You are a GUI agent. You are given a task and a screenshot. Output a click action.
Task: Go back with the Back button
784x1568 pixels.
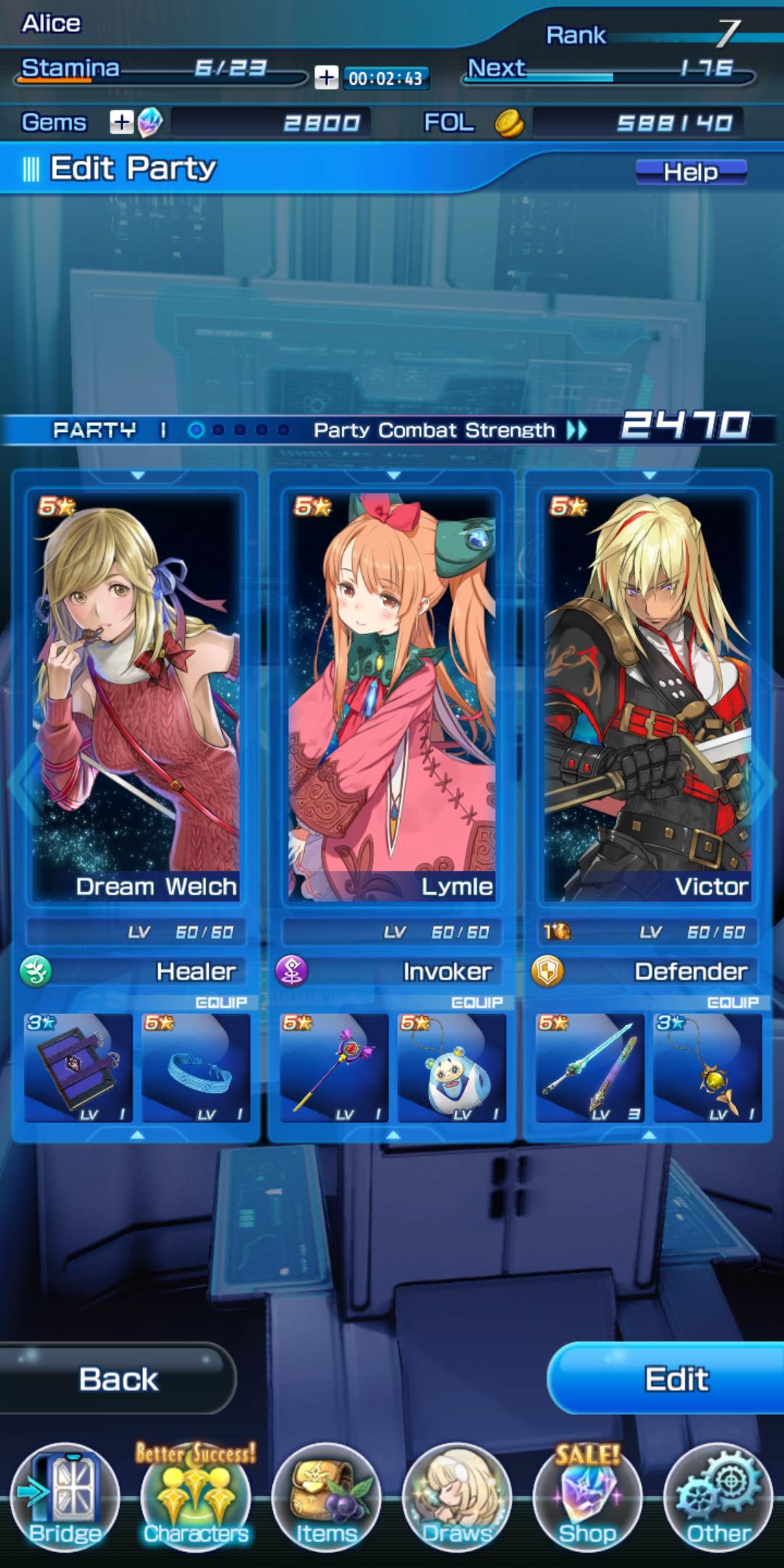tap(118, 1379)
